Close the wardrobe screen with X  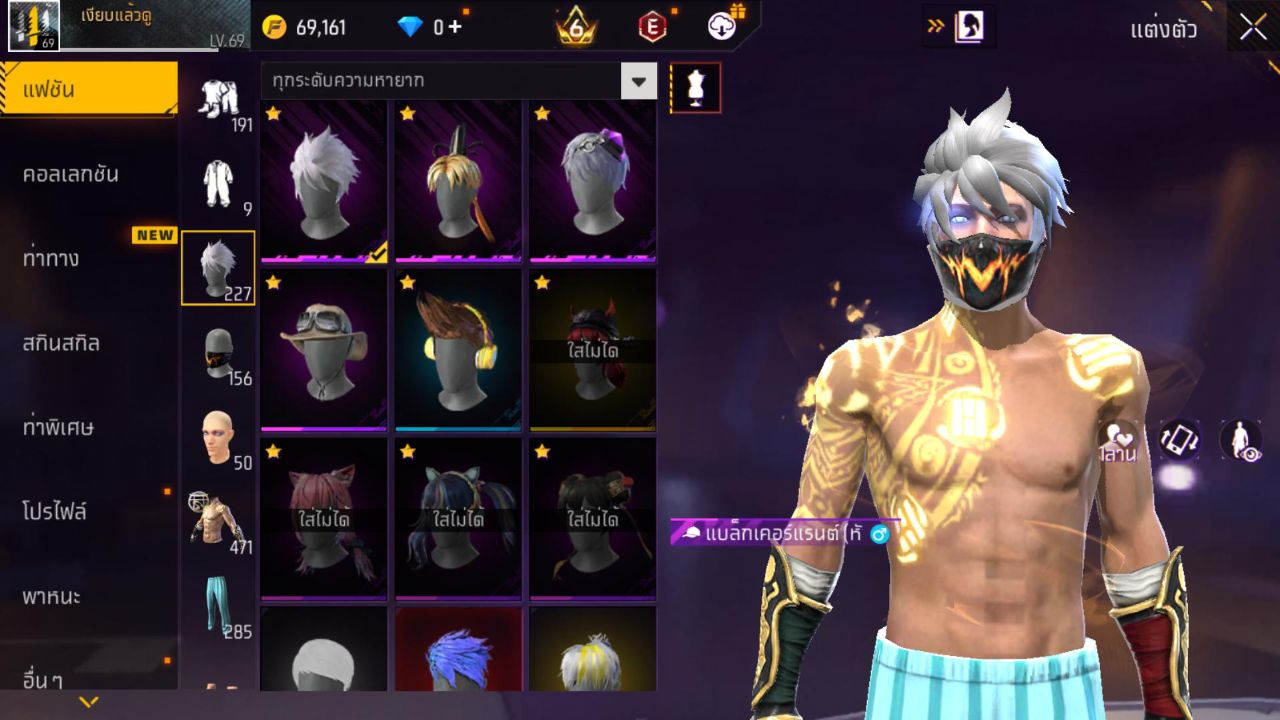1253,28
